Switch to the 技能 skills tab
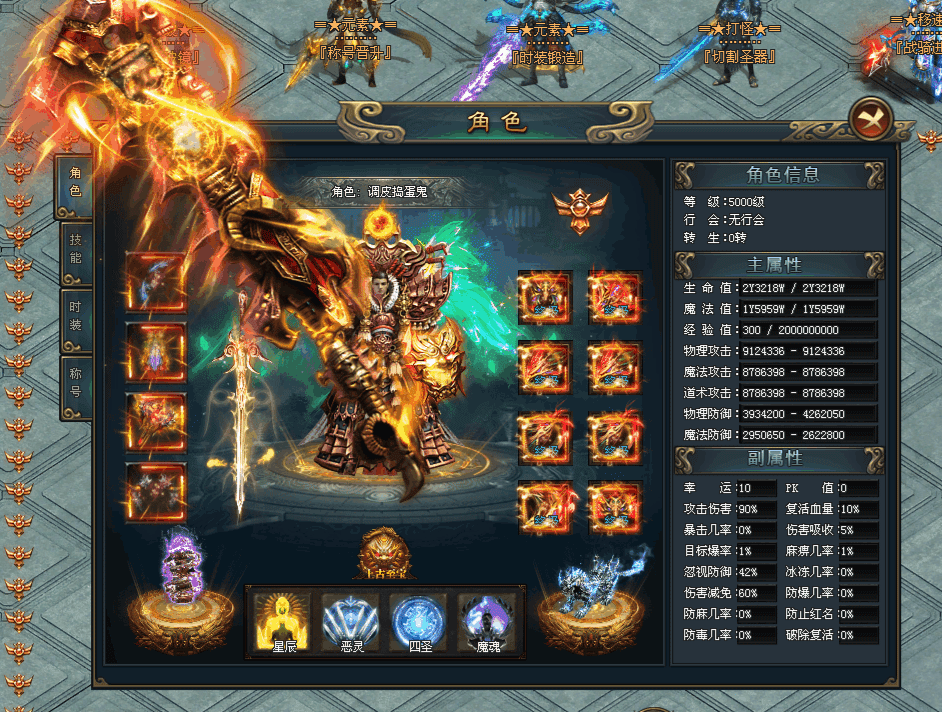Screen dimensions: 942x712 [75, 250]
